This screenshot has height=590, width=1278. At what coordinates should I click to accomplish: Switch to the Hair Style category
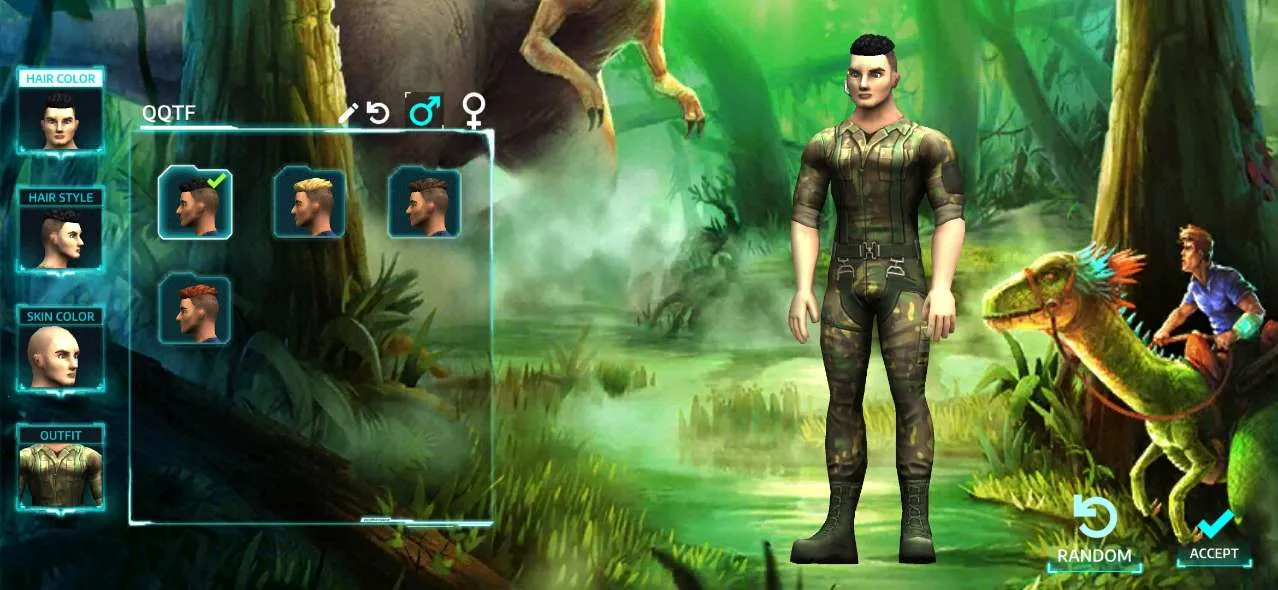click(60, 231)
